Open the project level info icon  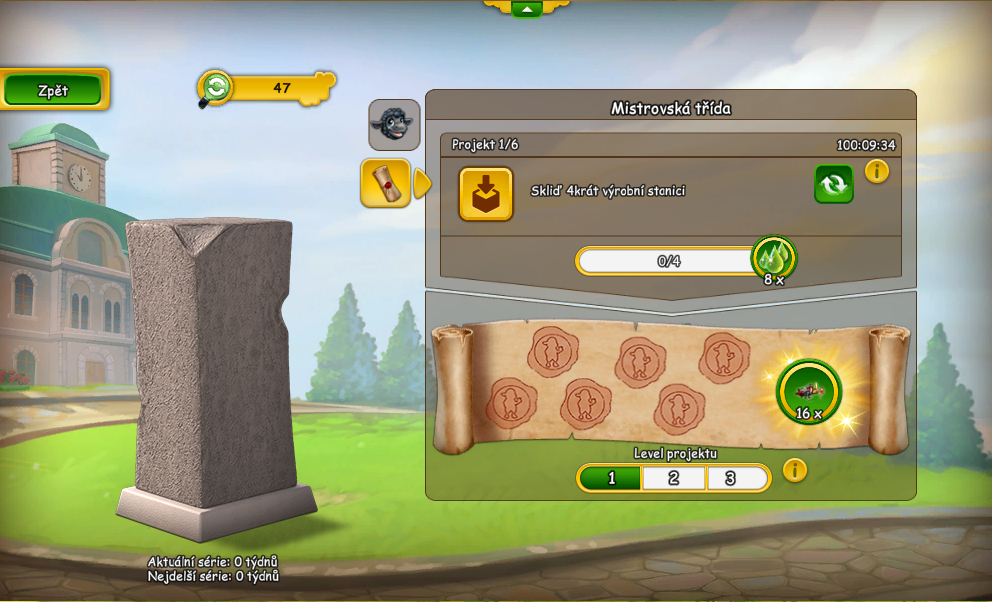click(x=795, y=470)
